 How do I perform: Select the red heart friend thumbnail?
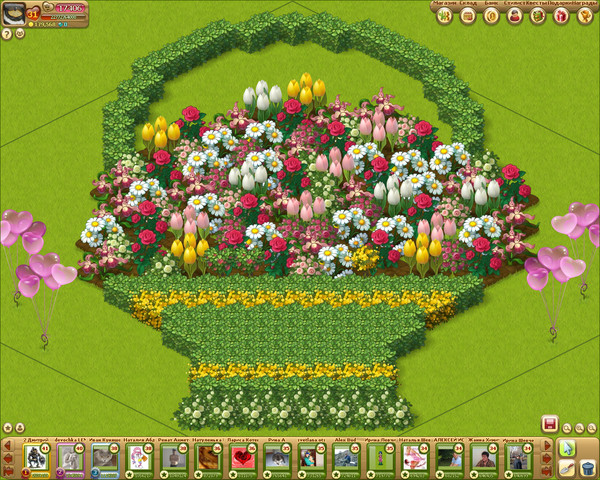(243, 458)
